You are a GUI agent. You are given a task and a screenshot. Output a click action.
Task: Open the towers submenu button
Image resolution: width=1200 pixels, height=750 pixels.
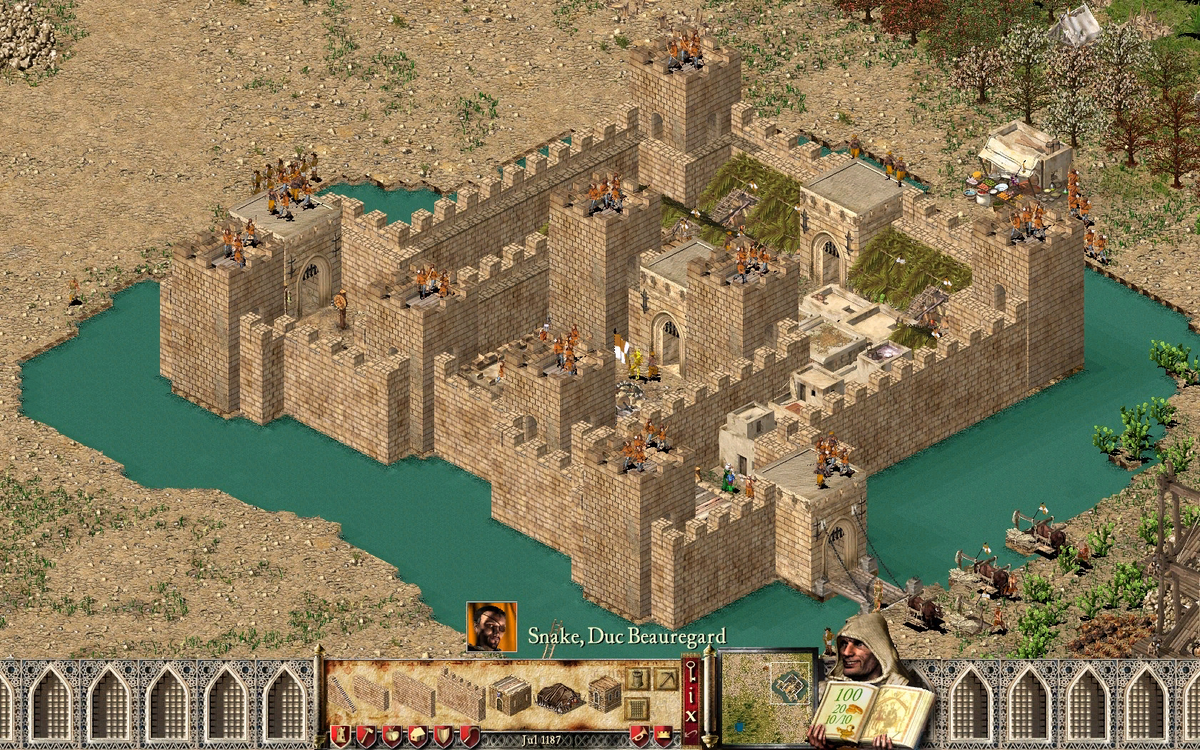pos(636,679)
